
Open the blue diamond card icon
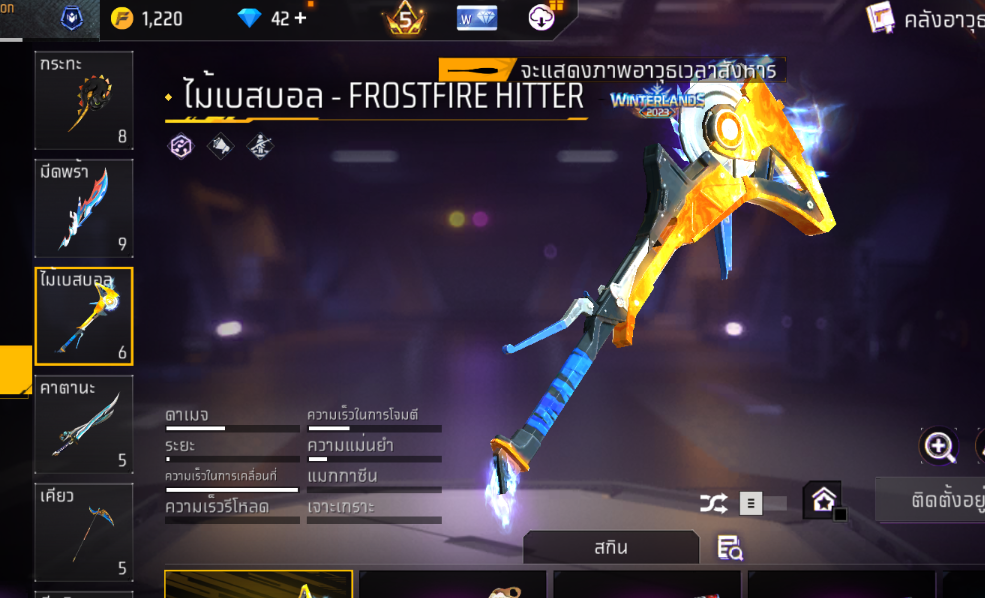point(477,19)
